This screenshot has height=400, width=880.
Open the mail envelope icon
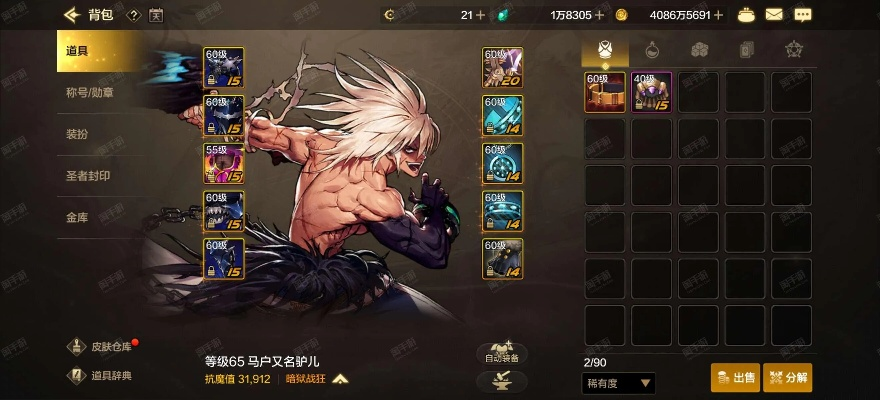click(x=774, y=15)
